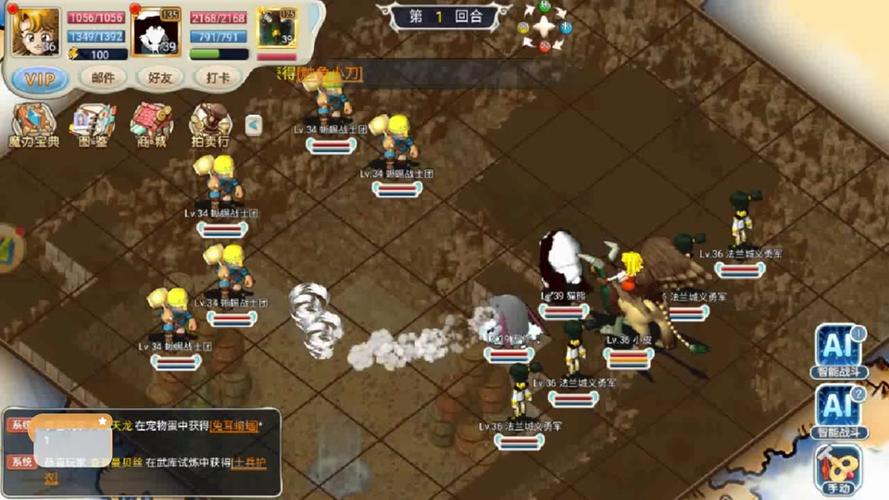Select the level 39 pet portrait
Screen dimensions: 889x500
tap(155, 33)
